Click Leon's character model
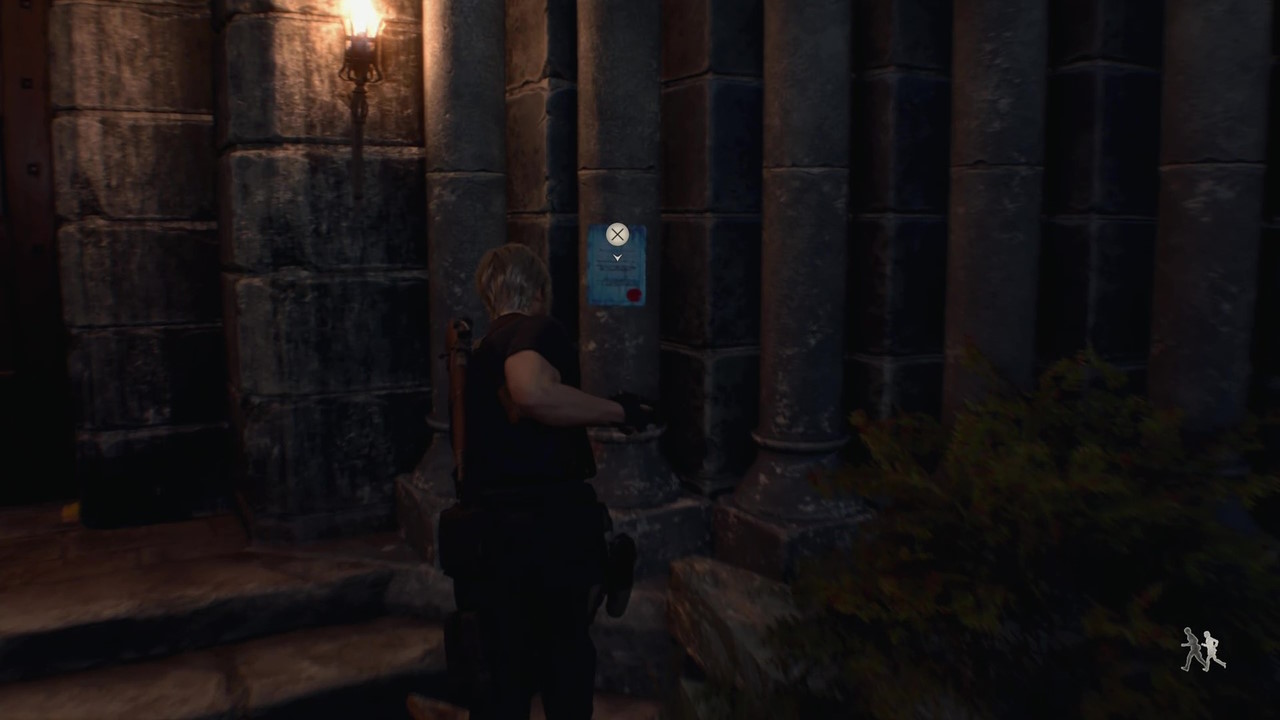This screenshot has width=1280, height=720. [x=530, y=430]
